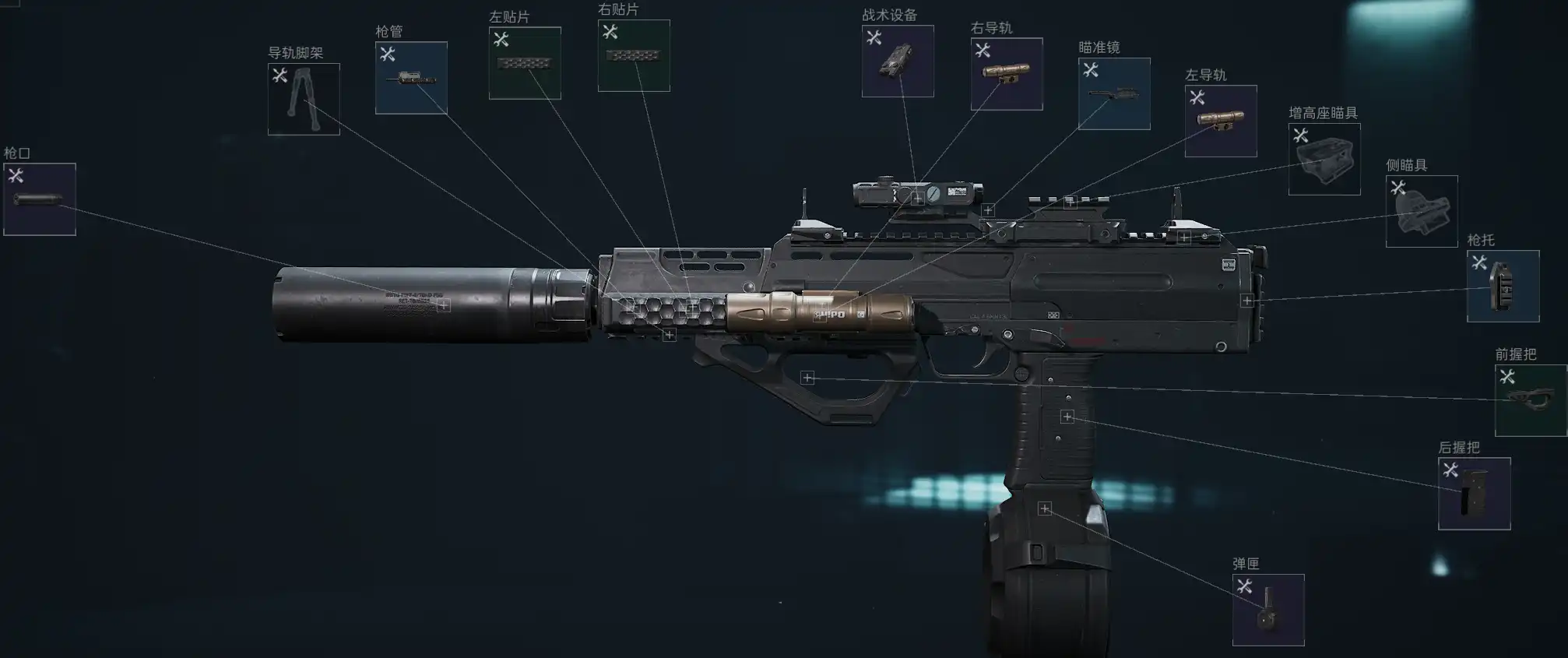1568x658 pixels.
Task: Choose the 右导轨 right rail slot
Action: pos(1007,73)
